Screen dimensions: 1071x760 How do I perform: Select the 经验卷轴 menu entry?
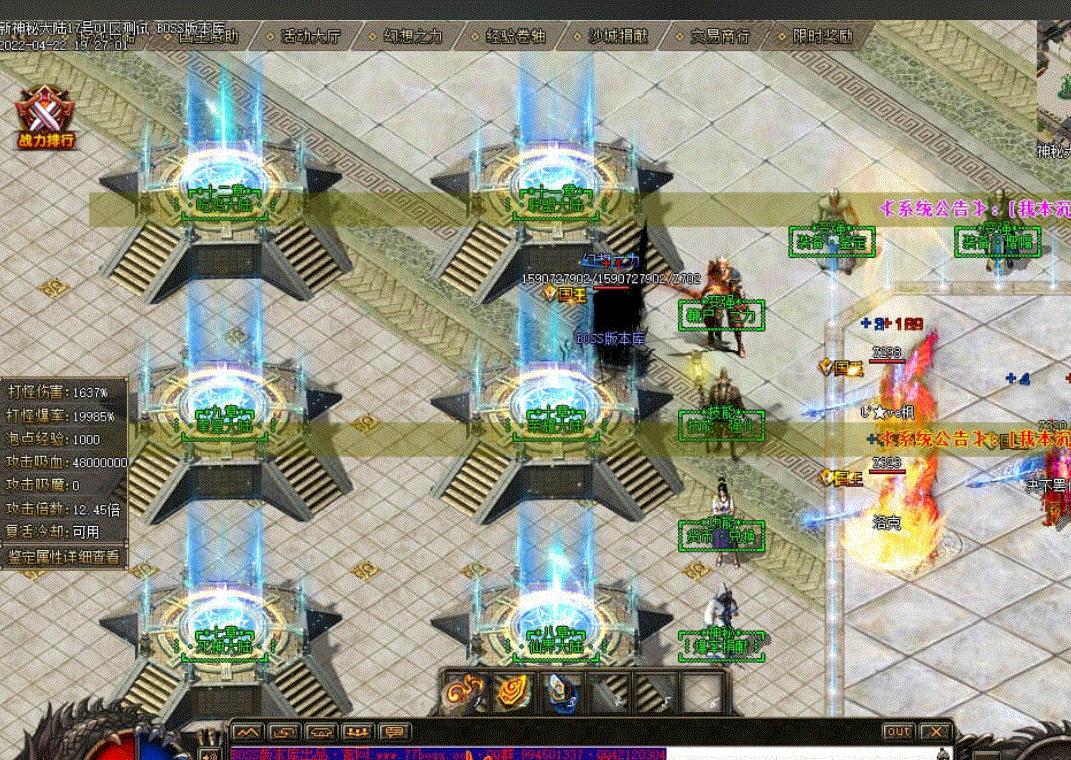[515, 37]
